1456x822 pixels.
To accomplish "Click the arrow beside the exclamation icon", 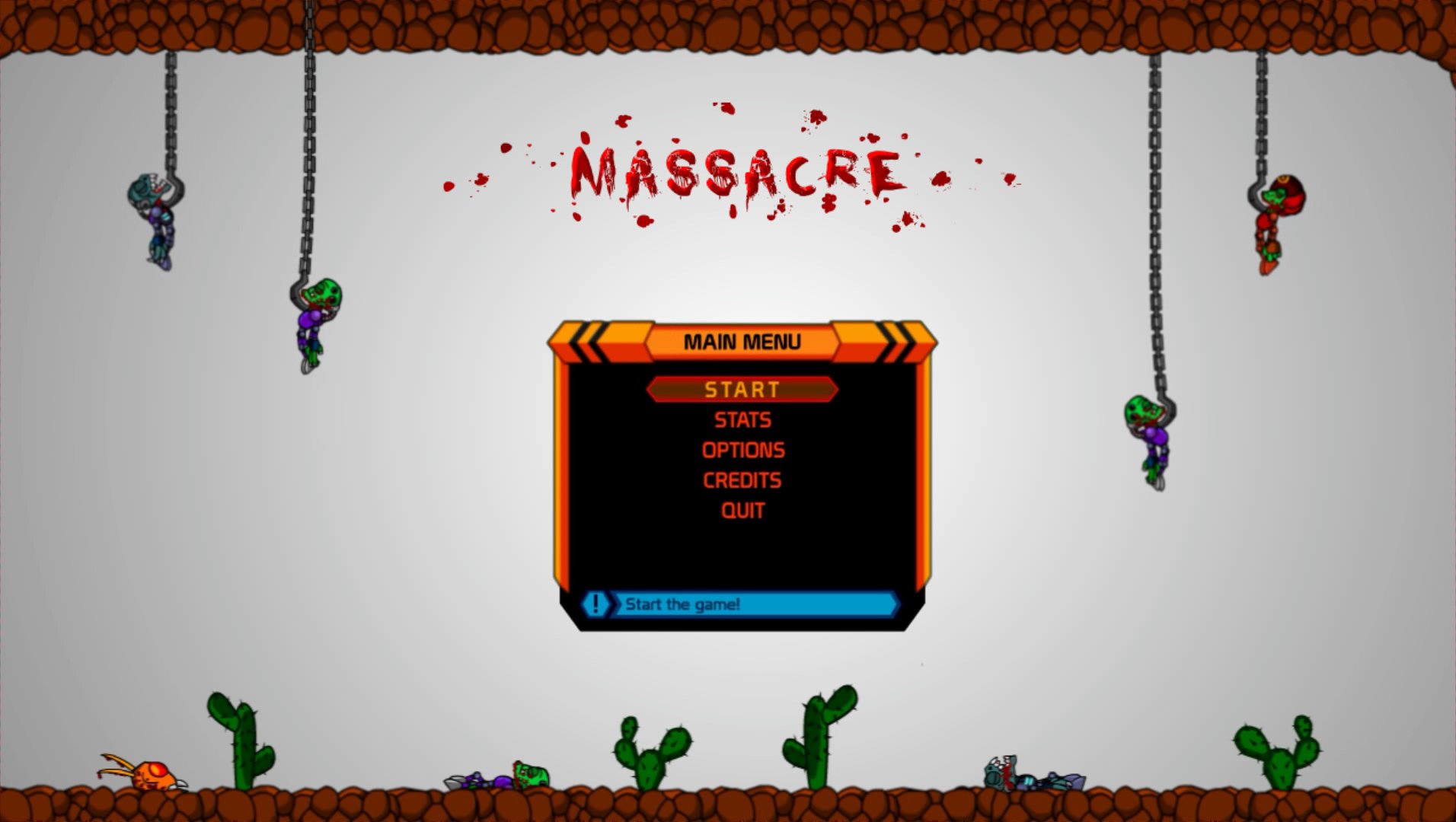I will (x=614, y=604).
